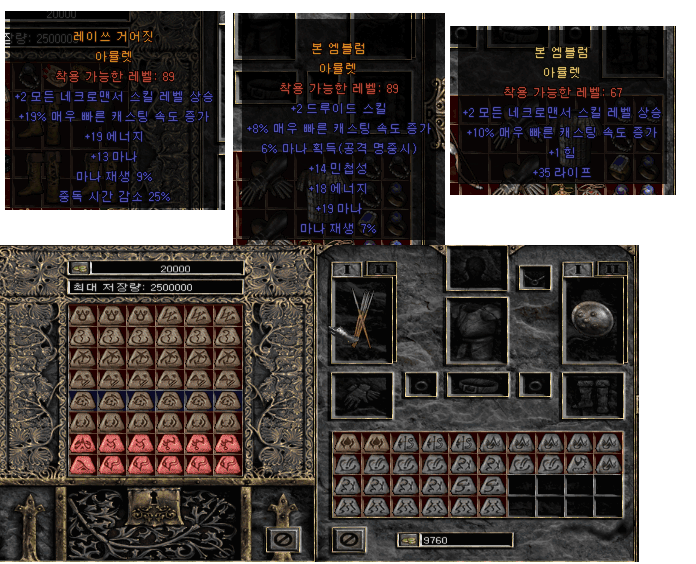Select weapon set I tab above the javelins
The height and width of the screenshot is (564, 696).
[x=344, y=269]
